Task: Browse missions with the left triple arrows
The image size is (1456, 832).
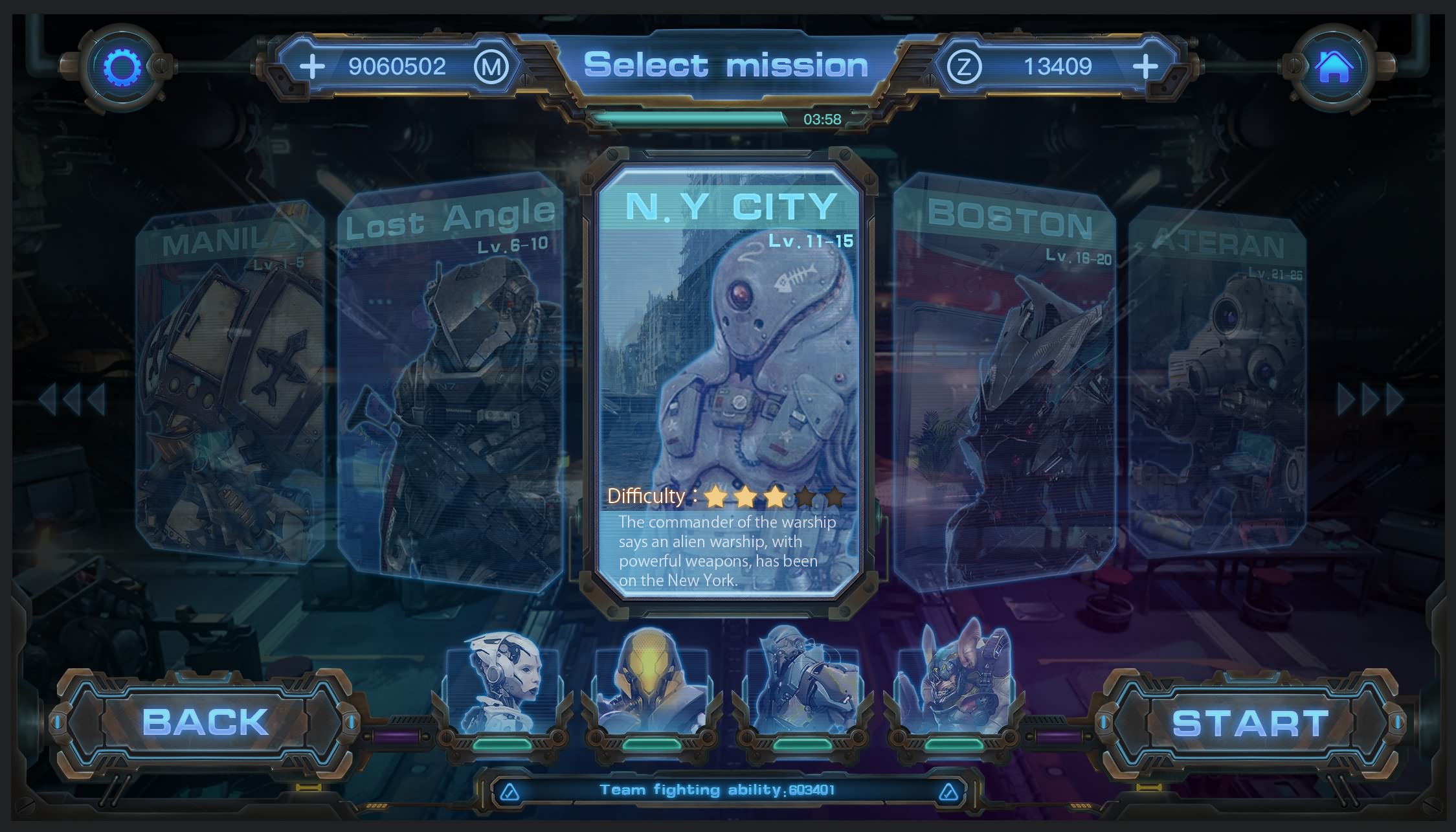Action: click(72, 399)
